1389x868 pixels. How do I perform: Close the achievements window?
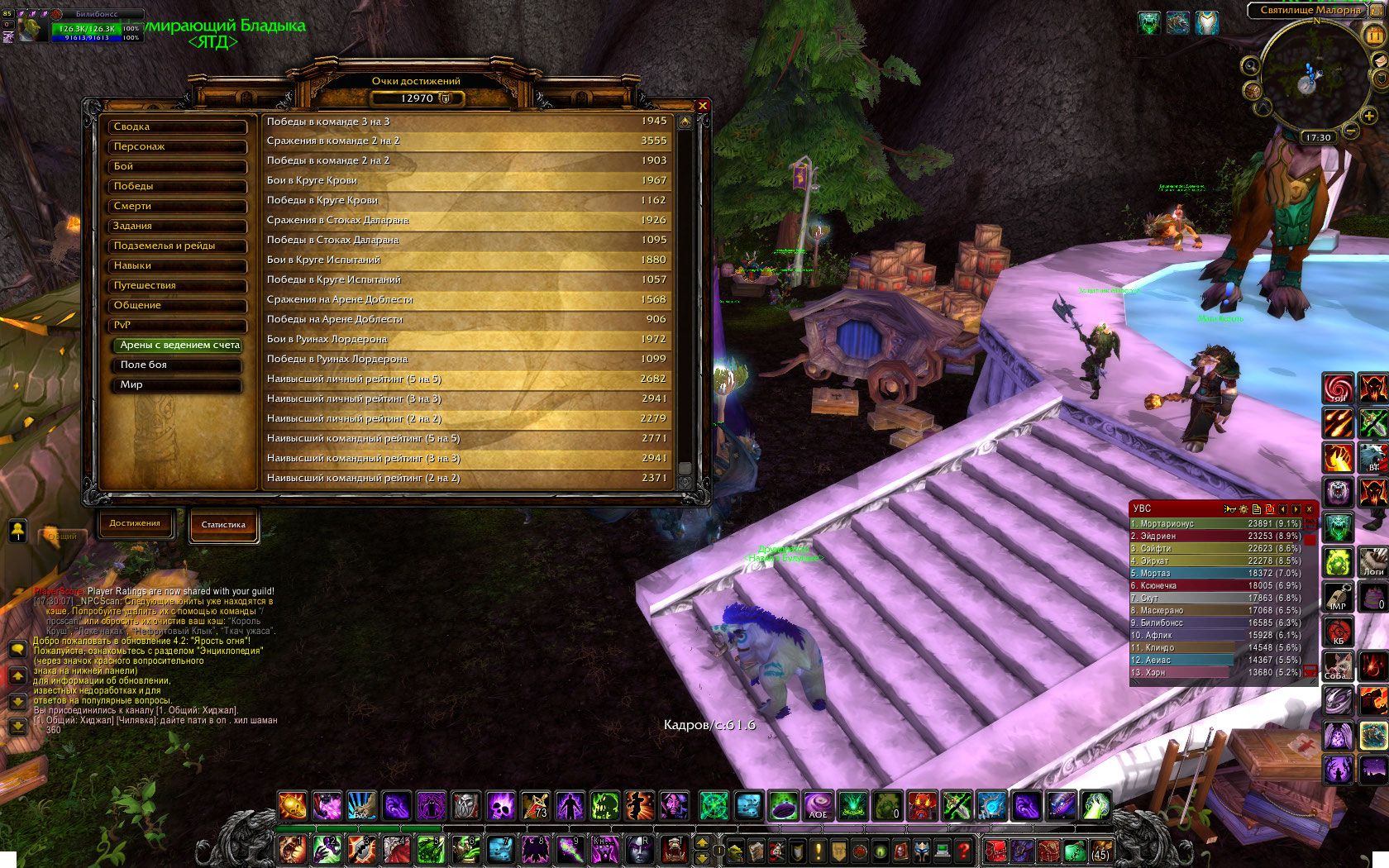coord(702,106)
